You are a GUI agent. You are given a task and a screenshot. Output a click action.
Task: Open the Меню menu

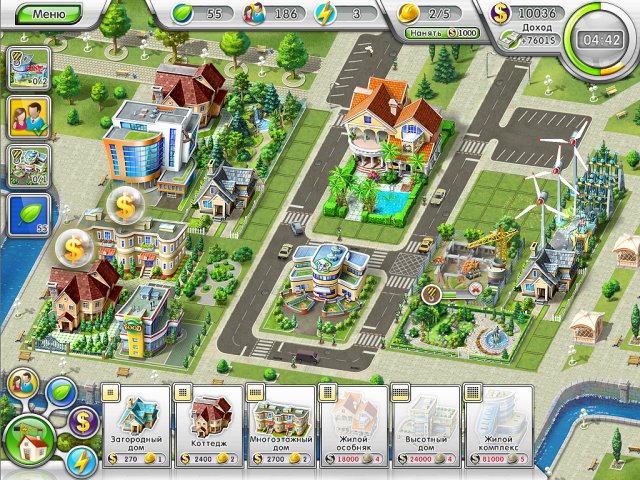click(50, 14)
